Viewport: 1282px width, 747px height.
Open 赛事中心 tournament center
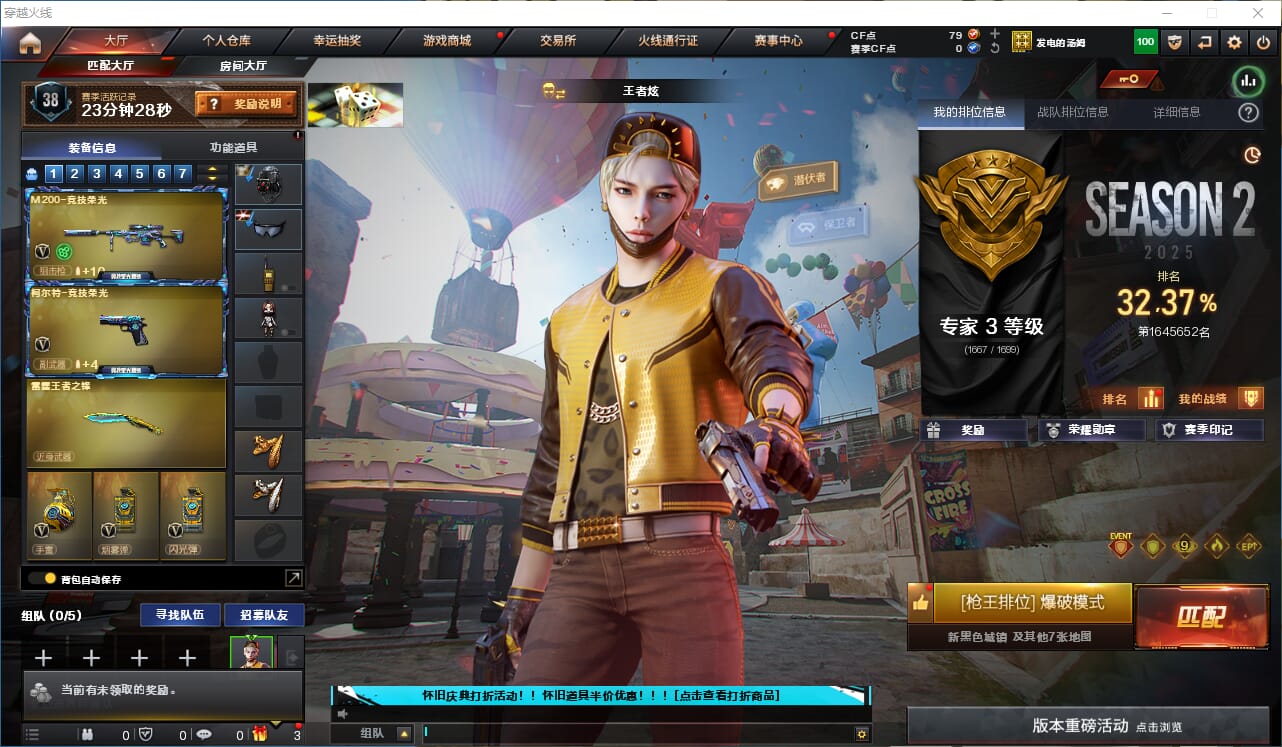(778, 41)
